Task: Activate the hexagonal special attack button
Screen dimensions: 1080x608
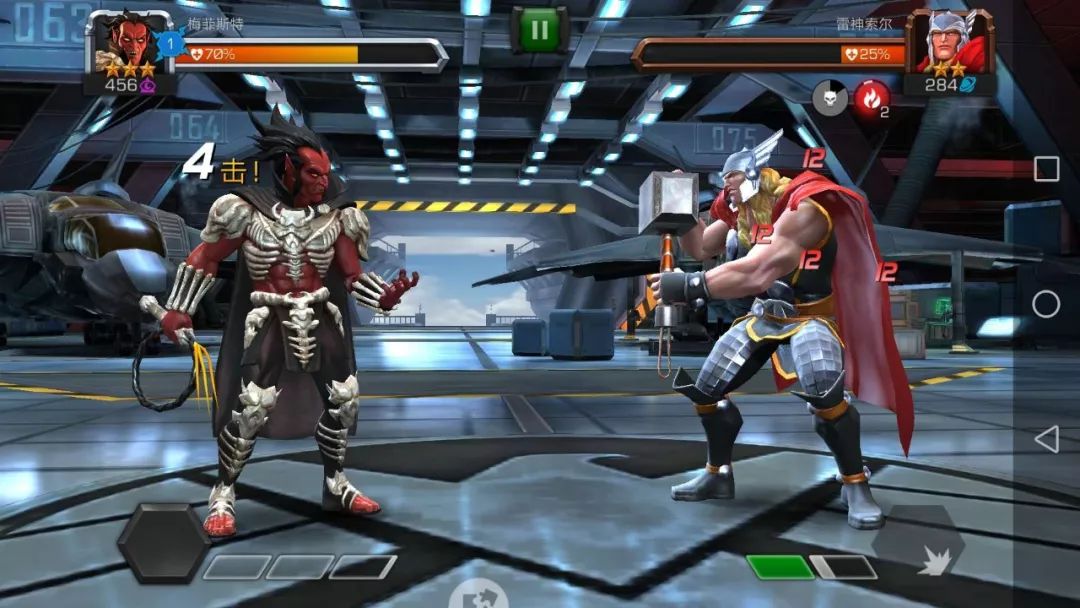Action: pos(163,543)
